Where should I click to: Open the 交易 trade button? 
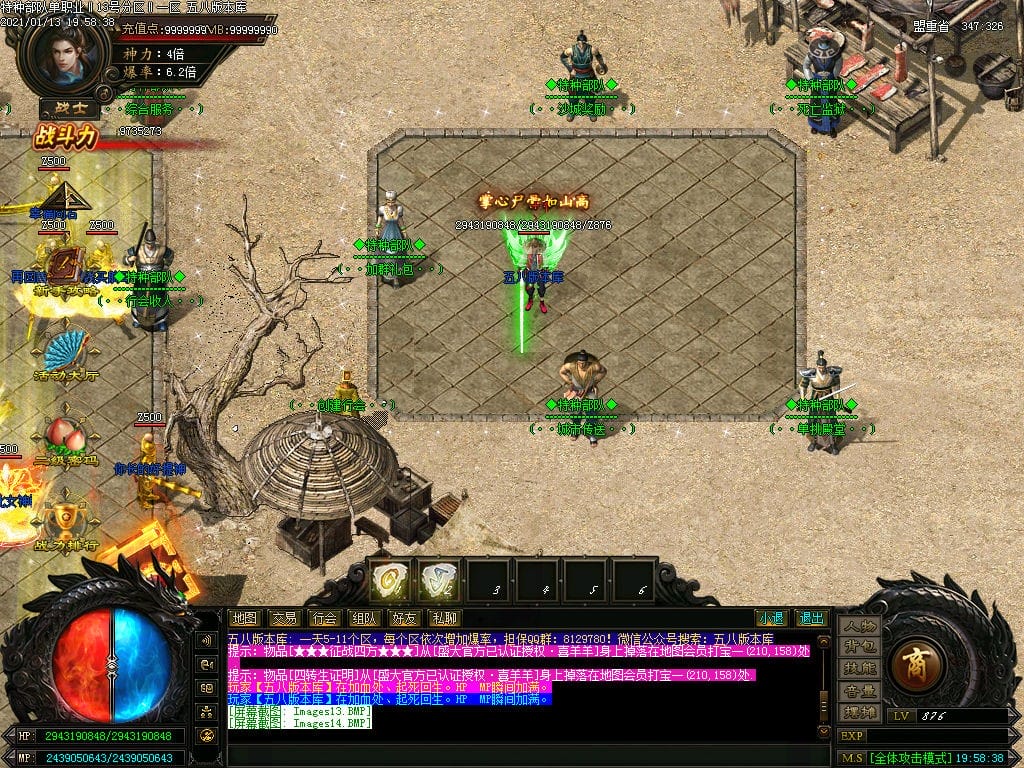284,618
